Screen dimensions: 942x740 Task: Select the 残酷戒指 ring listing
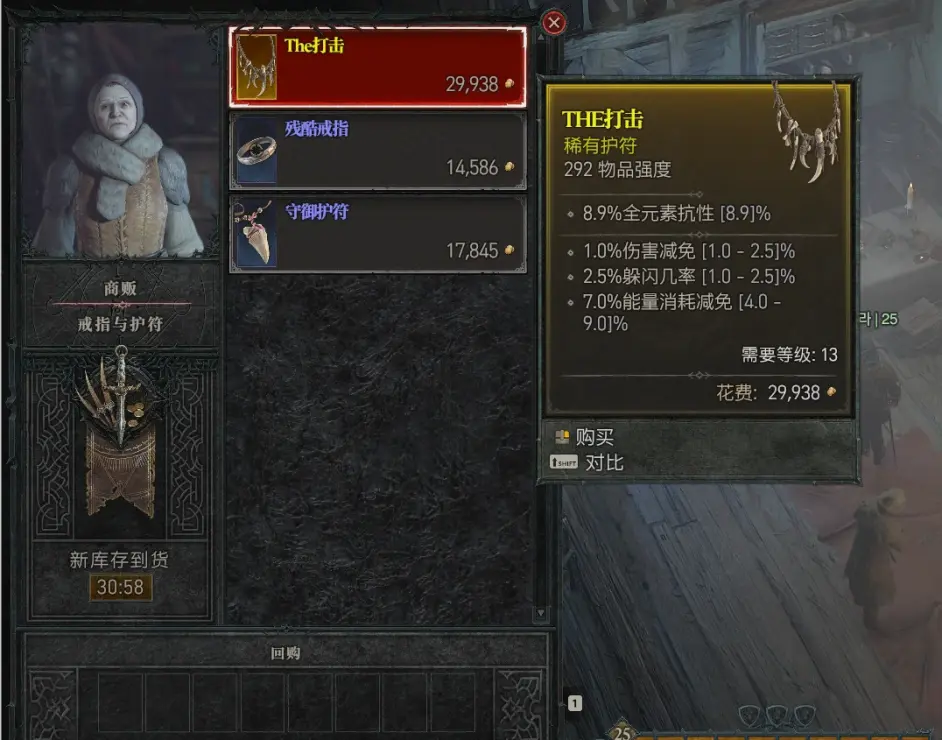[378, 151]
